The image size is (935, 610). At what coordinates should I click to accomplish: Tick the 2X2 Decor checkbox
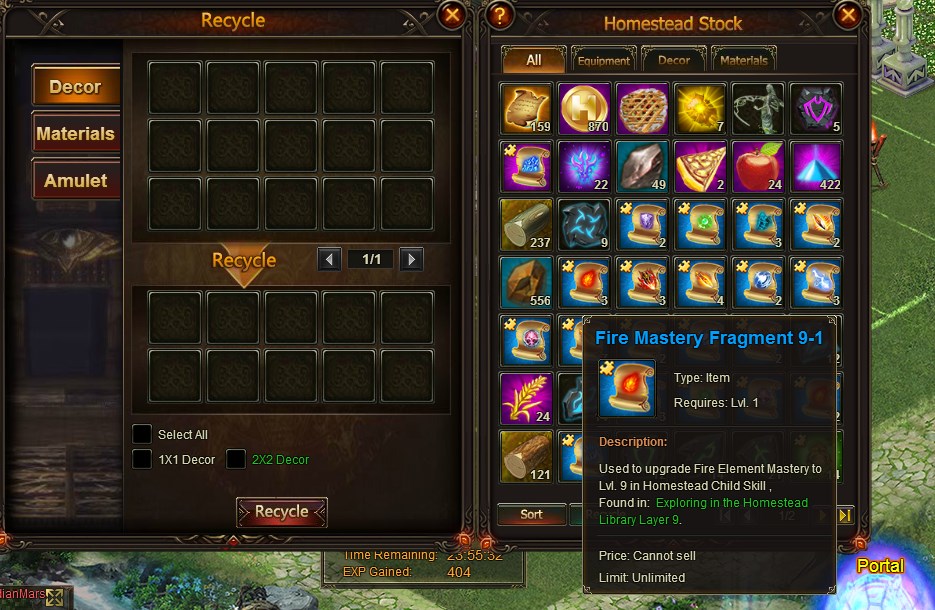pyautogui.click(x=236, y=459)
